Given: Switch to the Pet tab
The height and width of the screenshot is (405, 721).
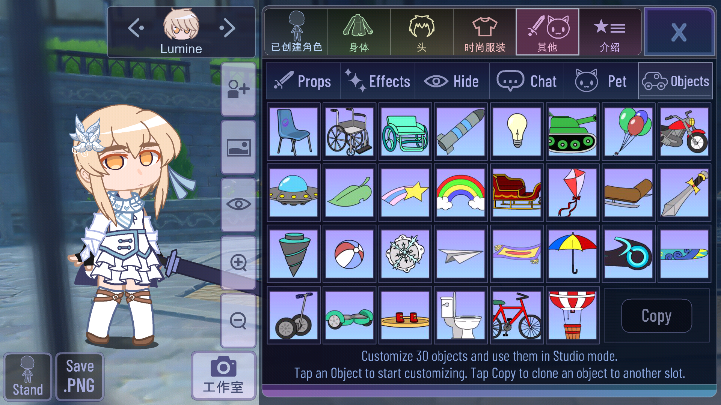Looking at the screenshot, I should tap(602, 81).
